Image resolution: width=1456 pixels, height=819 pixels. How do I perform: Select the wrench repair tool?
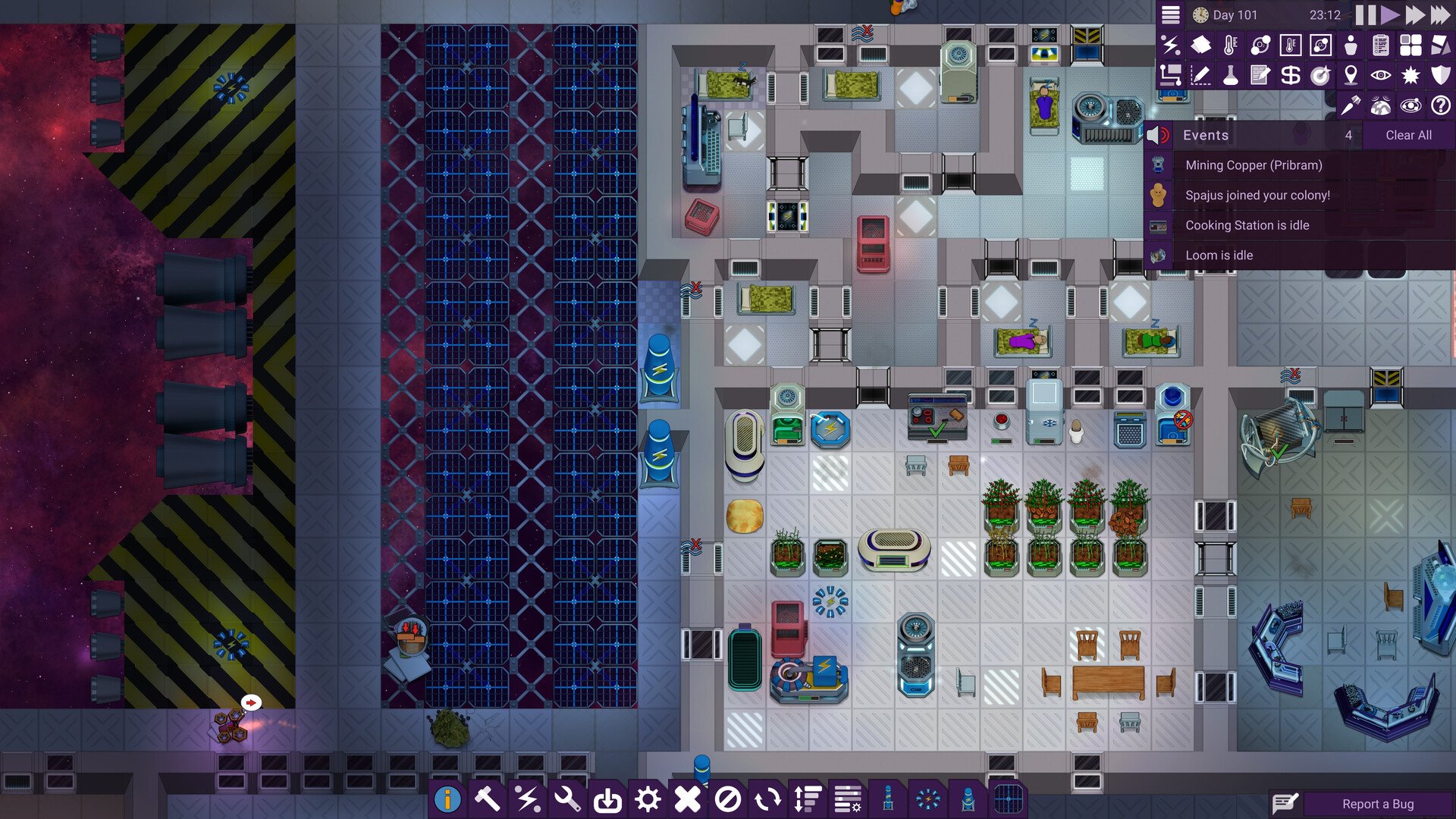[x=567, y=799]
